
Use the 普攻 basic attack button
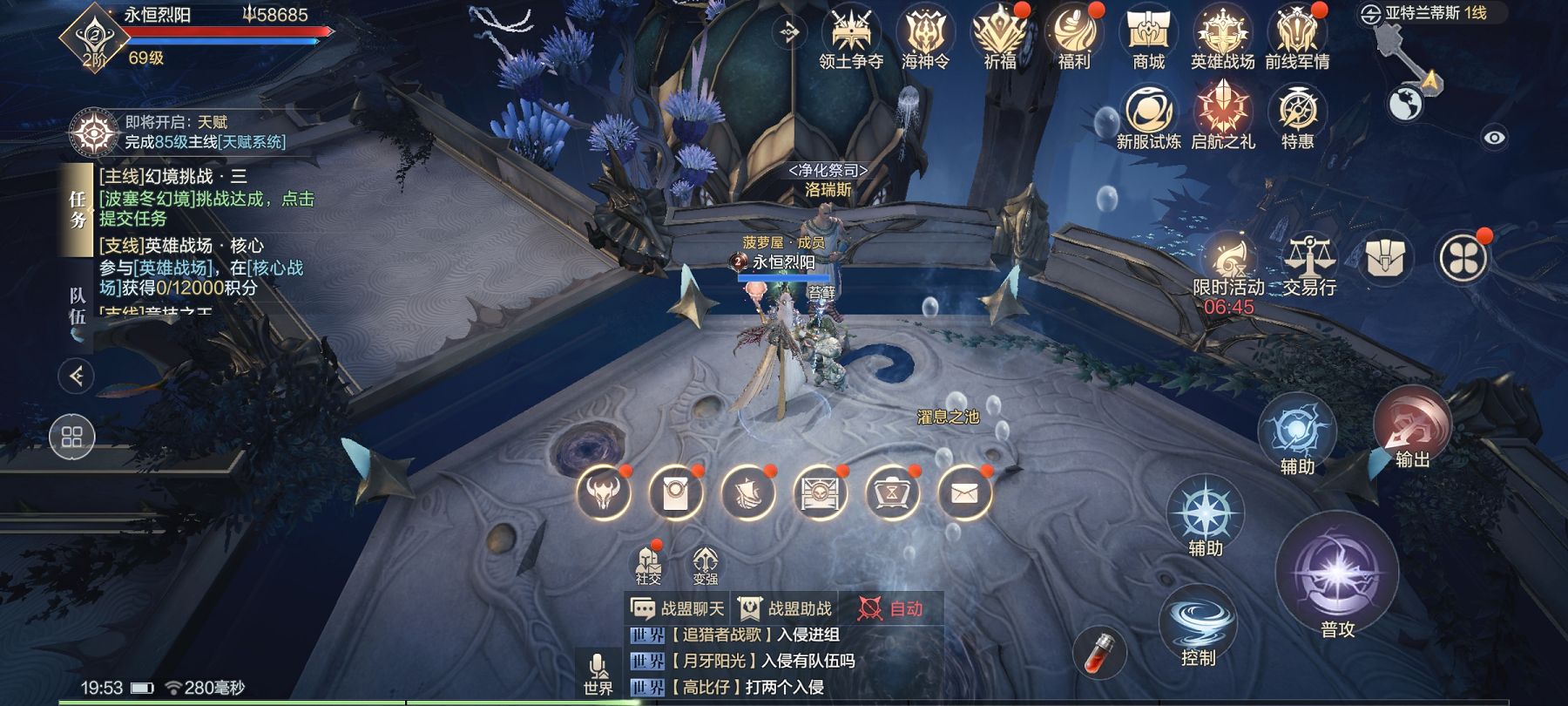click(1337, 575)
